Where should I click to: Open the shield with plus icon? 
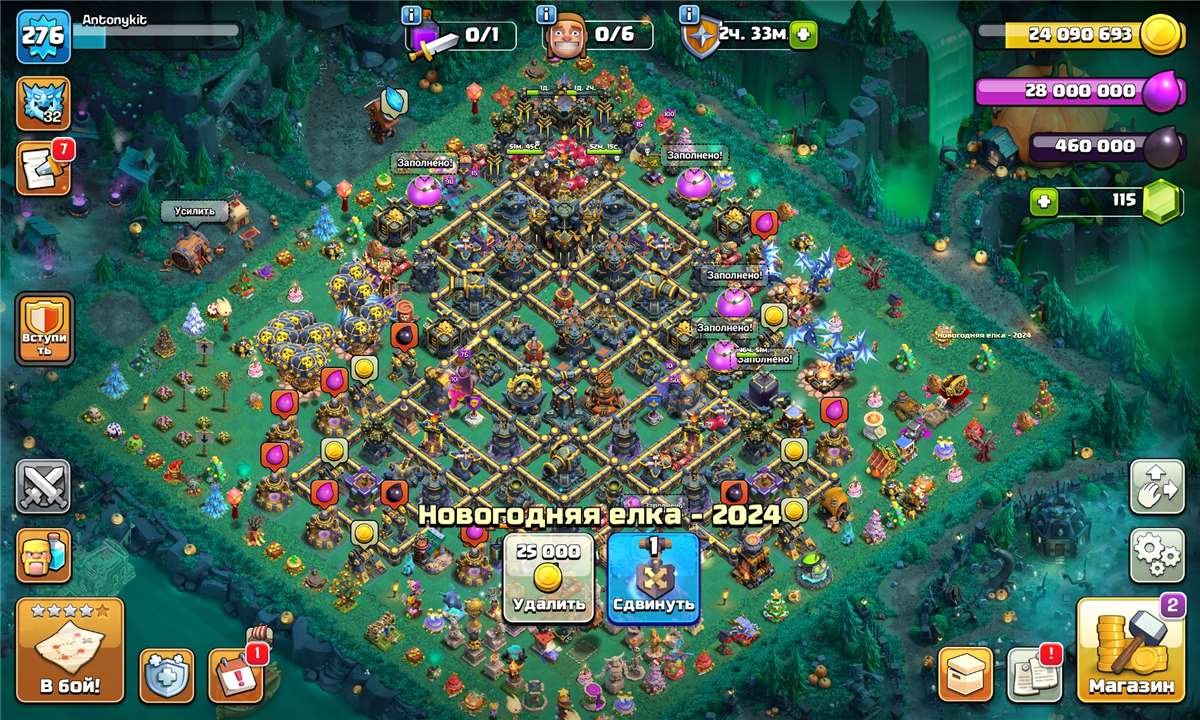pyautogui.click(x=166, y=675)
